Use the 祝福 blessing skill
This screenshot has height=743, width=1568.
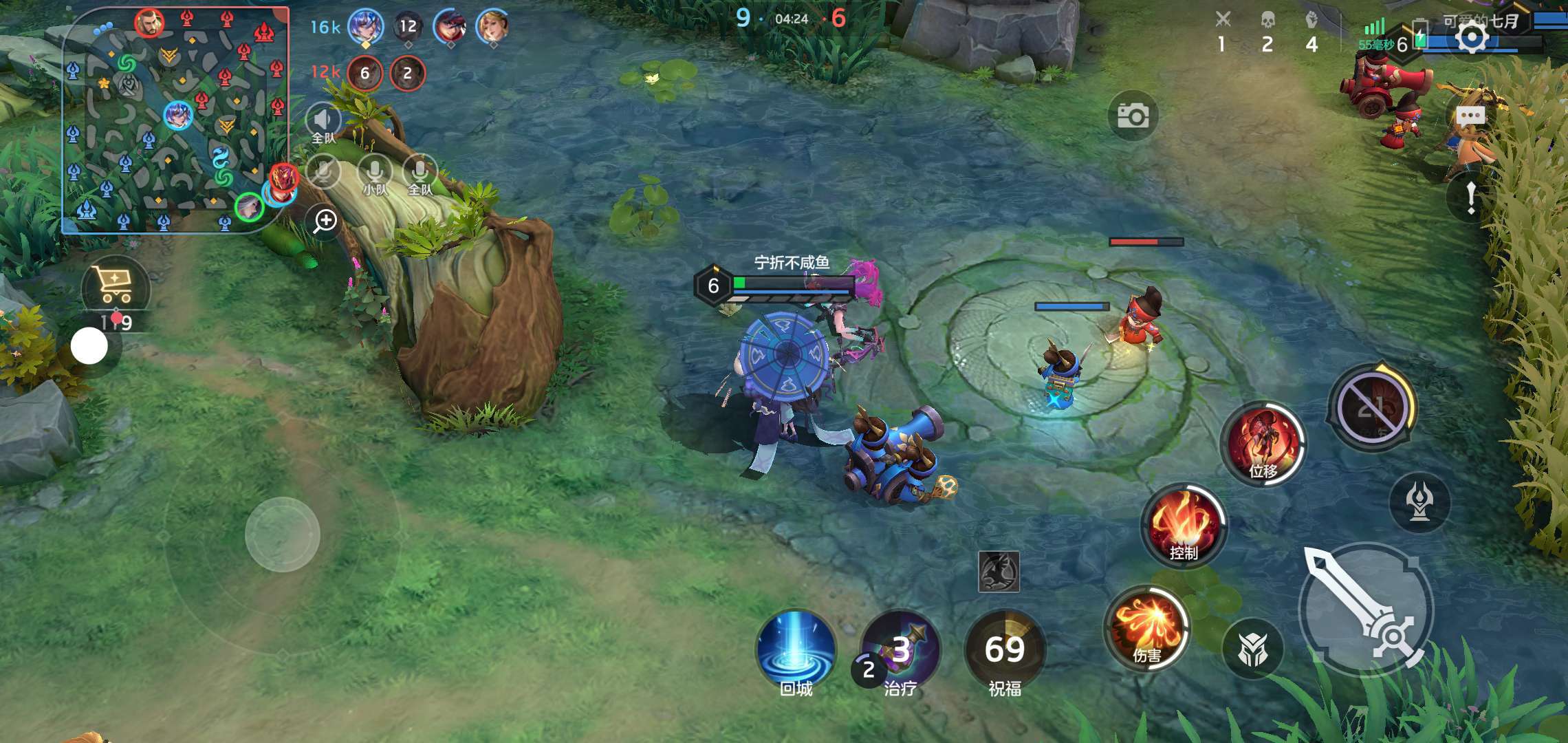click(1005, 650)
